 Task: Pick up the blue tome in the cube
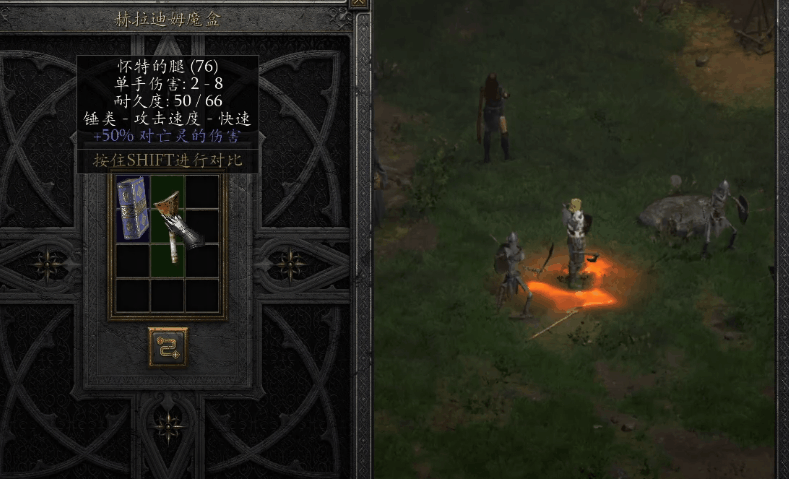pyautogui.click(x=132, y=208)
